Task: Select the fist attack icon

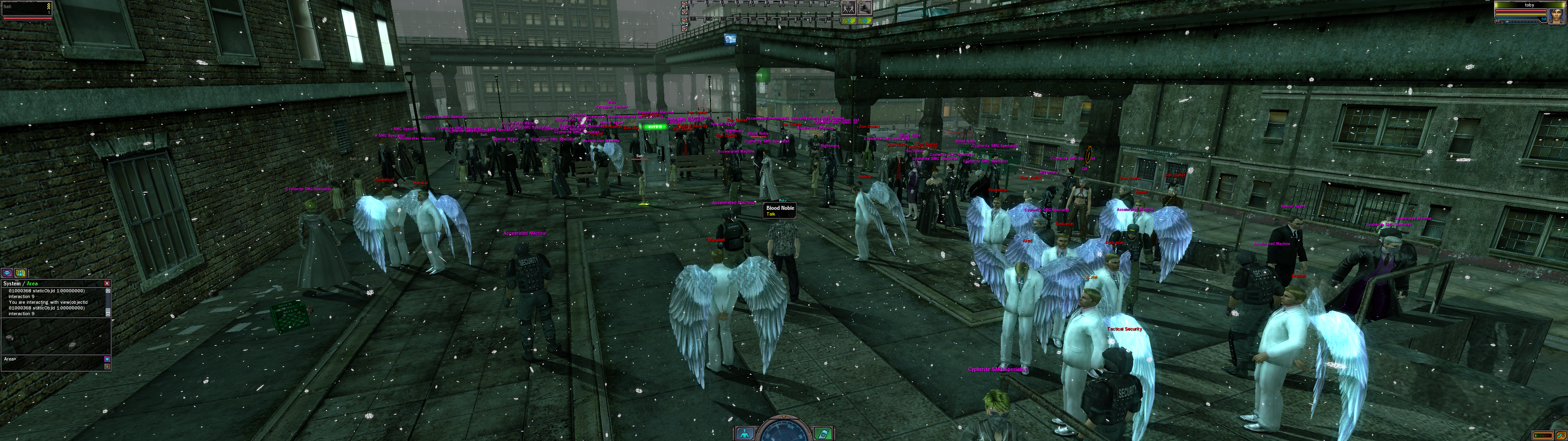Action: pos(864,8)
